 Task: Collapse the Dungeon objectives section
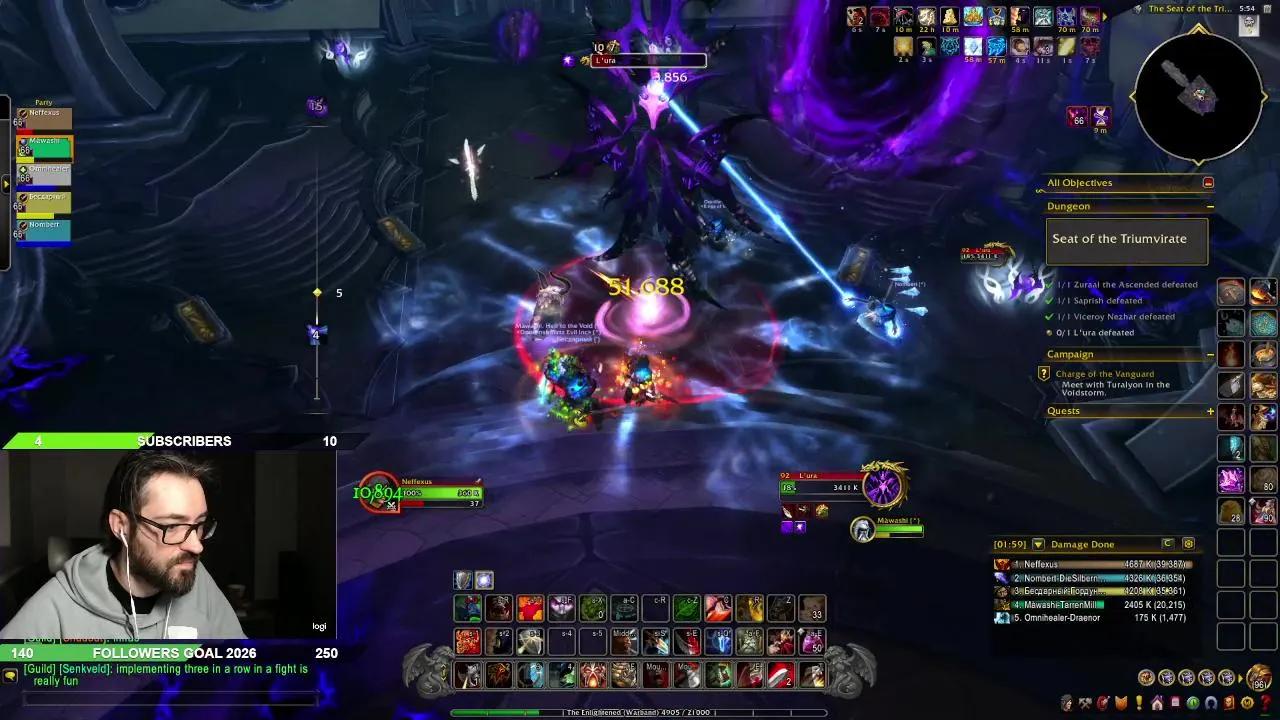pyautogui.click(x=1210, y=206)
